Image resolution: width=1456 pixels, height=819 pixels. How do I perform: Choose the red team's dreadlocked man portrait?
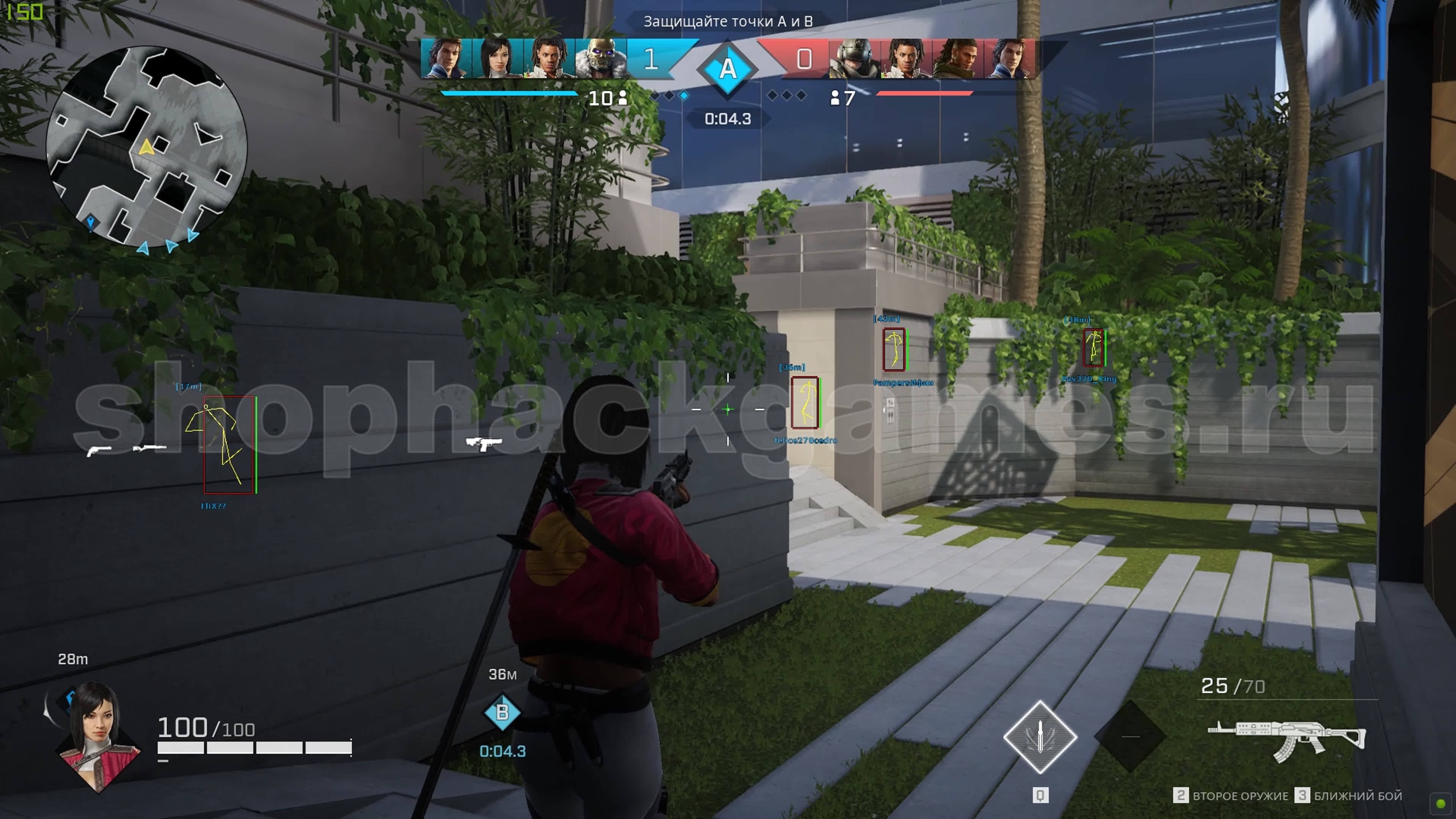tap(957, 58)
